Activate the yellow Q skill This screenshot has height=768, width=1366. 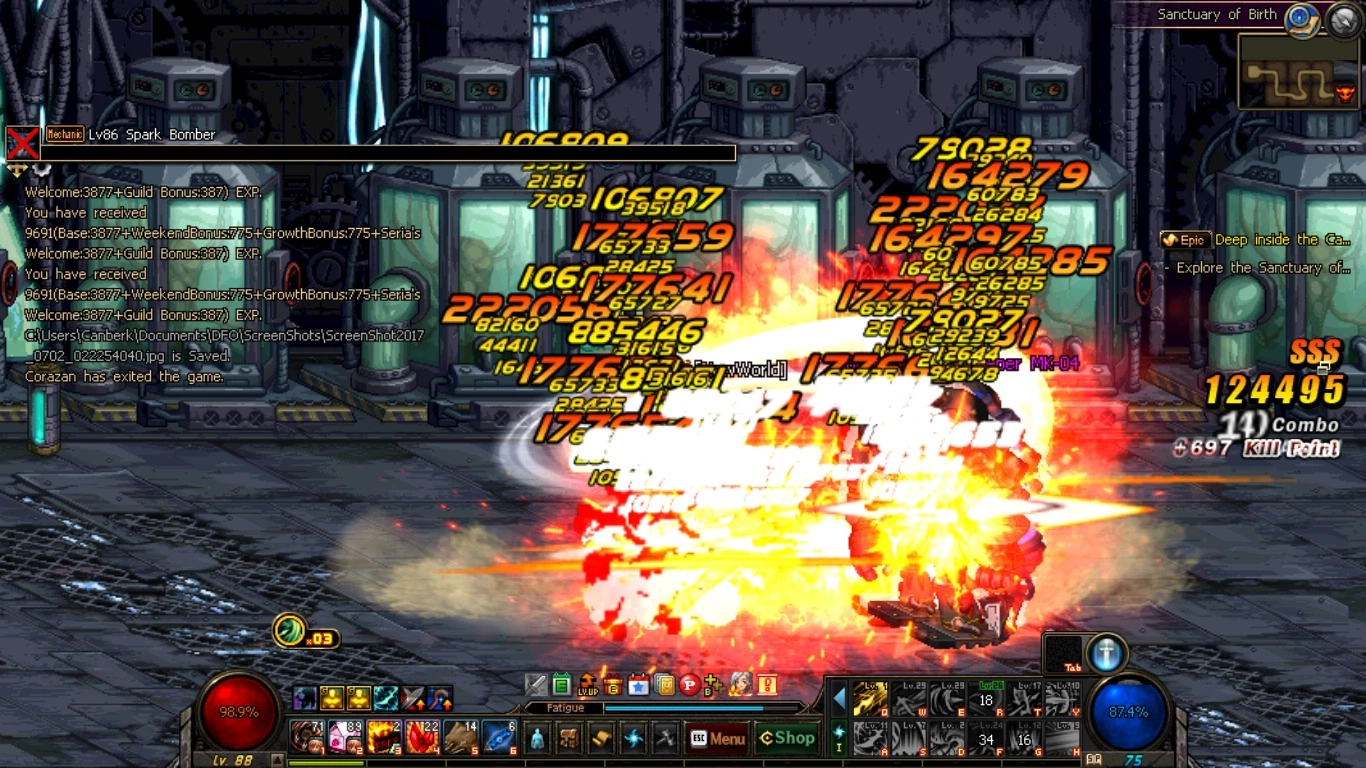click(x=869, y=699)
